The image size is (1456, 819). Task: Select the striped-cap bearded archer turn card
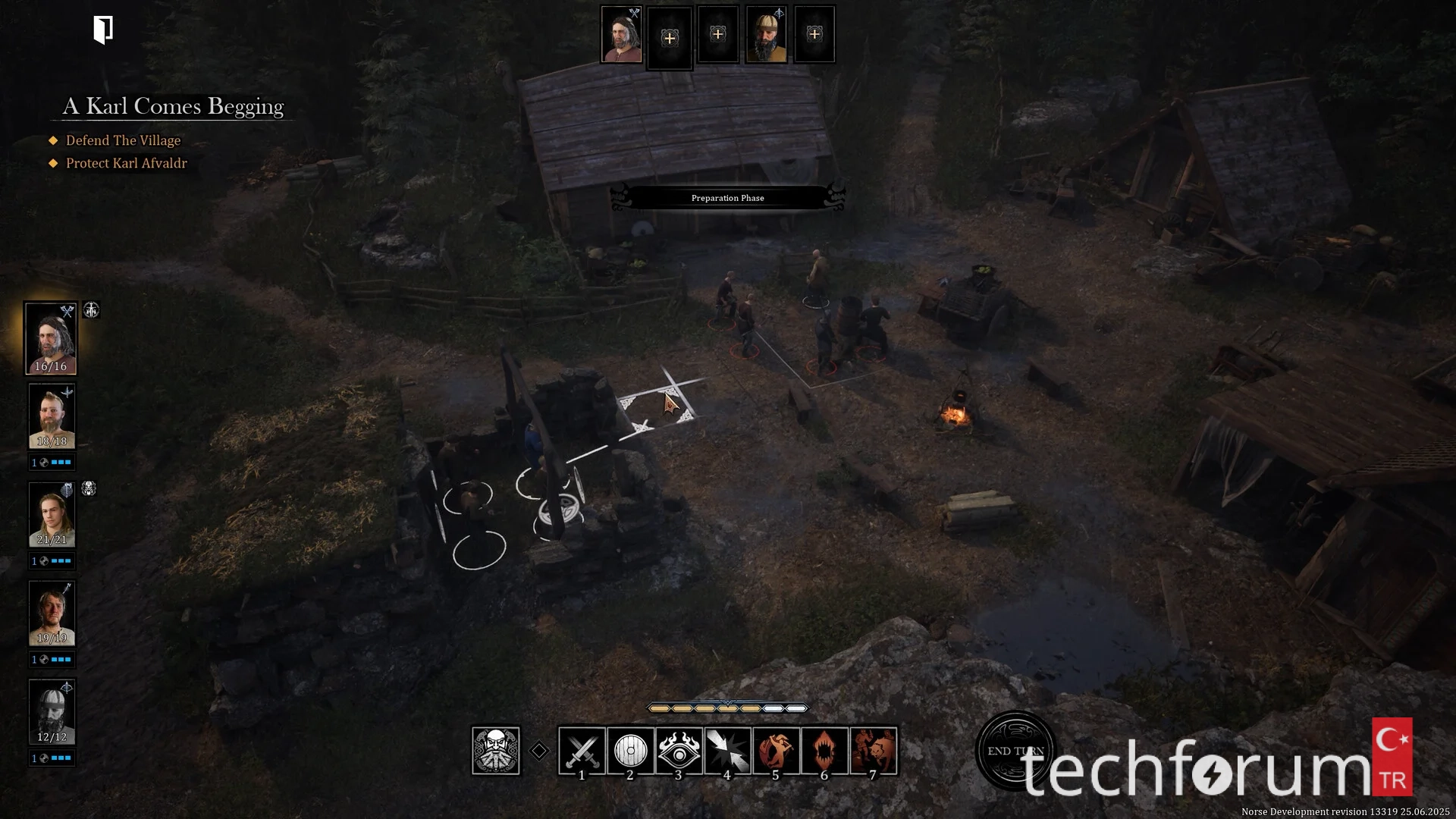pyautogui.click(x=766, y=35)
